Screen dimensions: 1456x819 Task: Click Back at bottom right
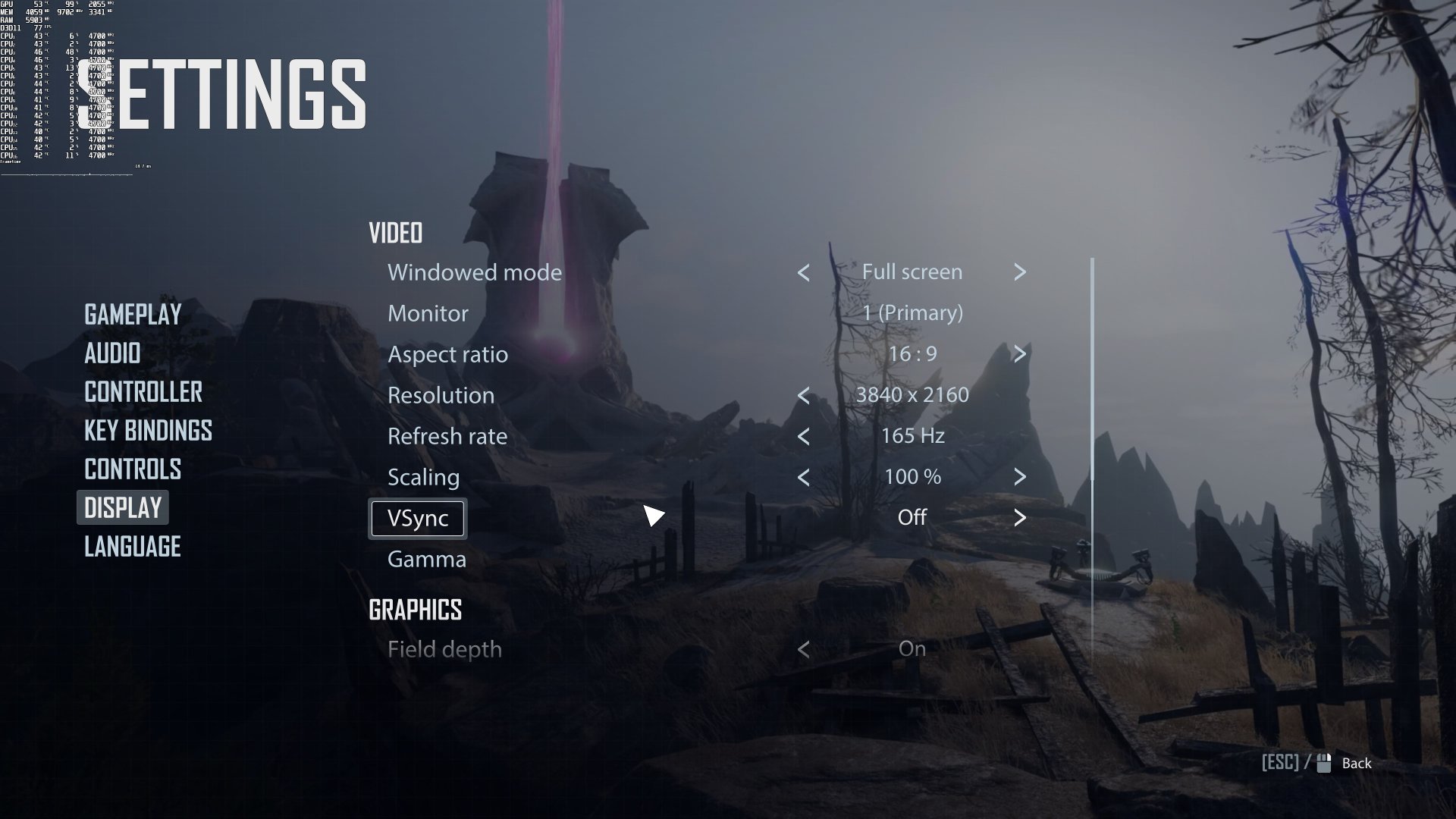click(x=1356, y=764)
